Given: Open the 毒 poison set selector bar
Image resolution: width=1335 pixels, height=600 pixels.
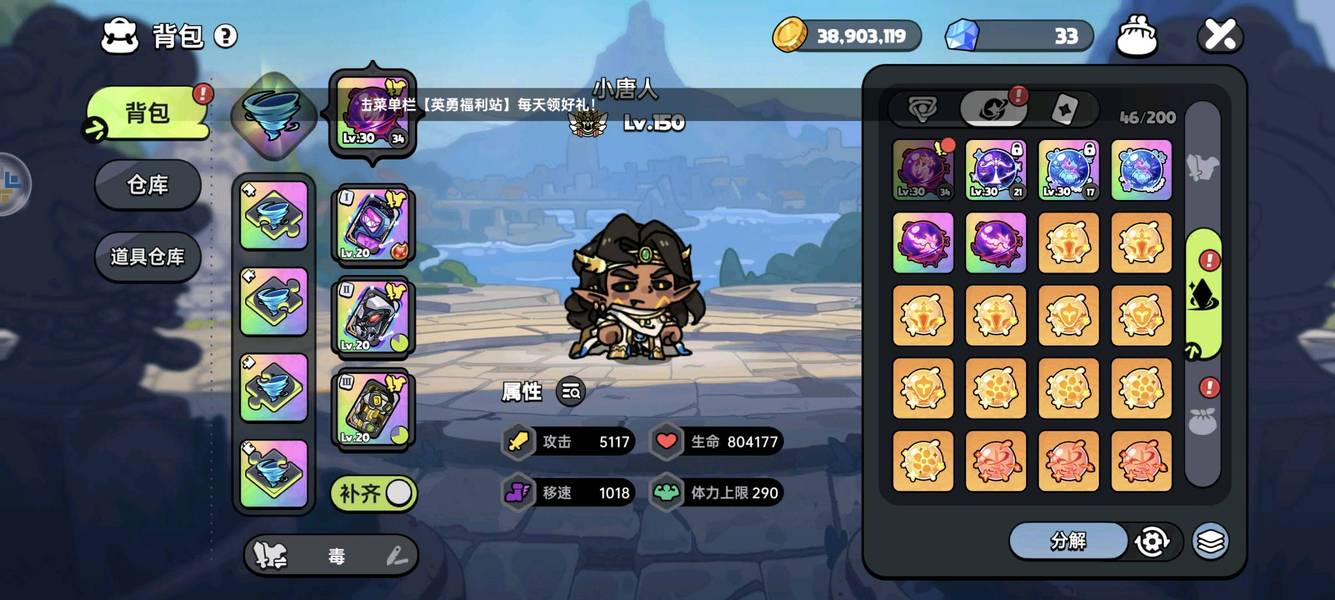Looking at the screenshot, I should (x=331, y=555).
